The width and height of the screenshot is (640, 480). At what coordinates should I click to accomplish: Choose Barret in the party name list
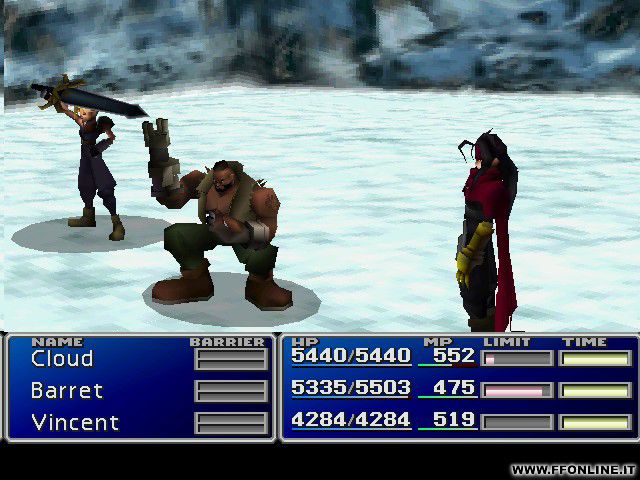point(66,391)
